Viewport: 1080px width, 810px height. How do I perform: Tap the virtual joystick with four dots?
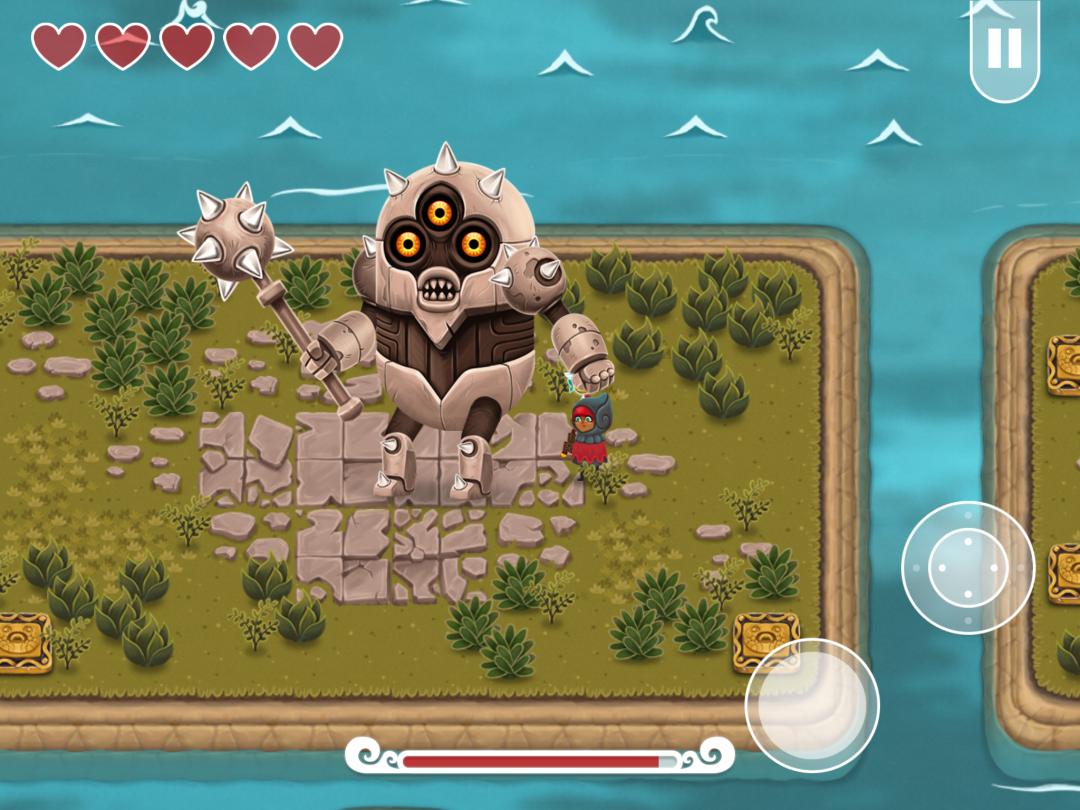click(x=967, y=567)
